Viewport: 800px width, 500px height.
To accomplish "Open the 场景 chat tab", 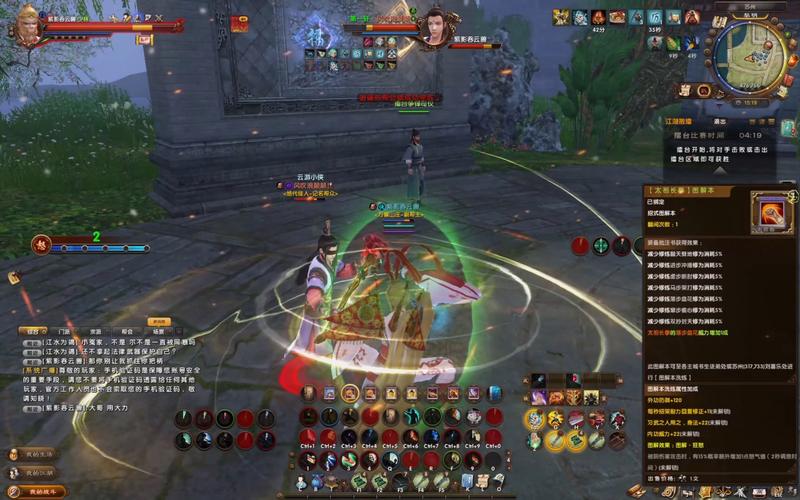I will [x=158, y=330].
